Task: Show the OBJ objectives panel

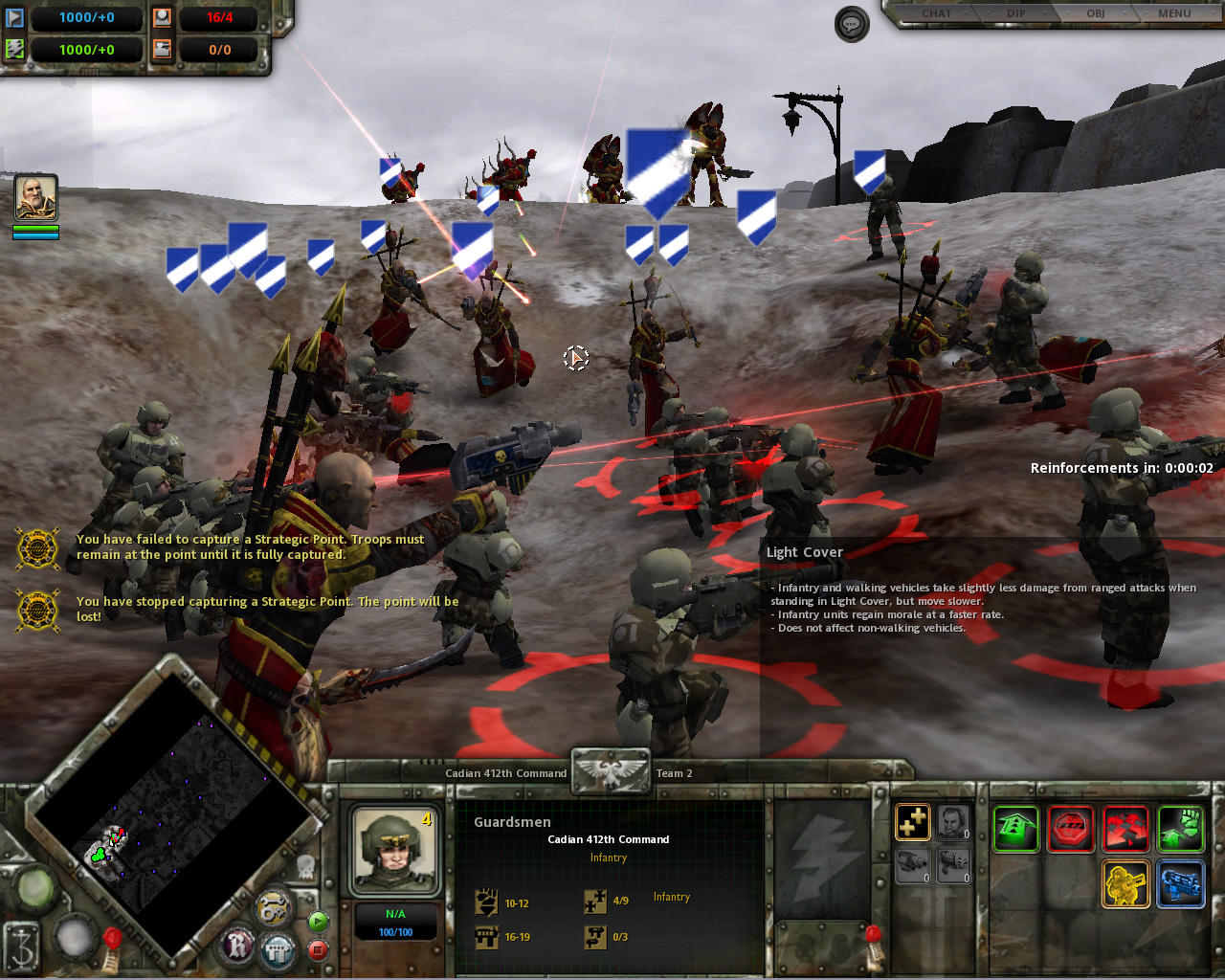Action: (x=1095, y=13)
